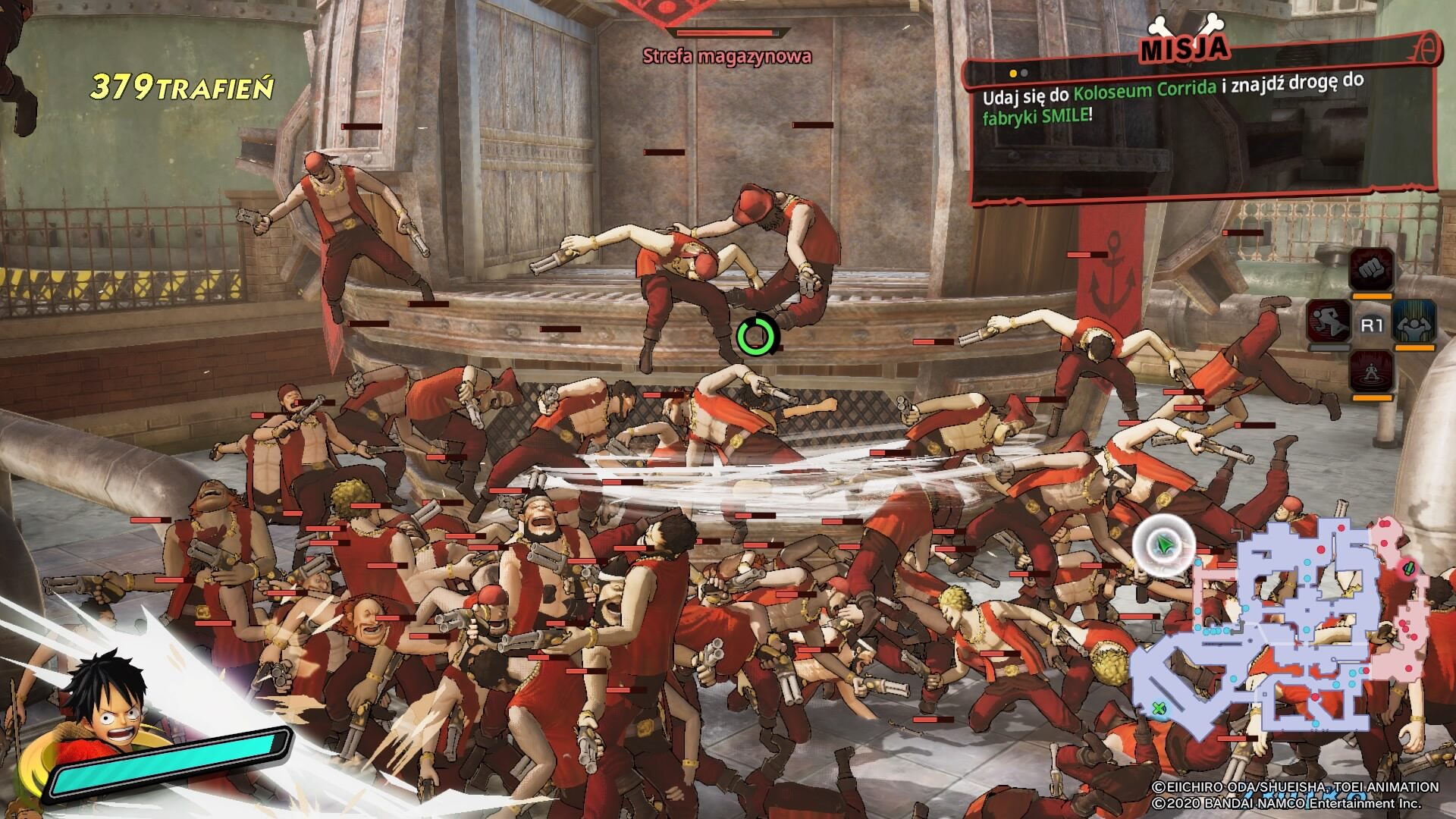Click the Strefa magazynowa territory label
The width and height of the screenshot is (1456, 819).
pyautogui.click(x=726, y=55)
